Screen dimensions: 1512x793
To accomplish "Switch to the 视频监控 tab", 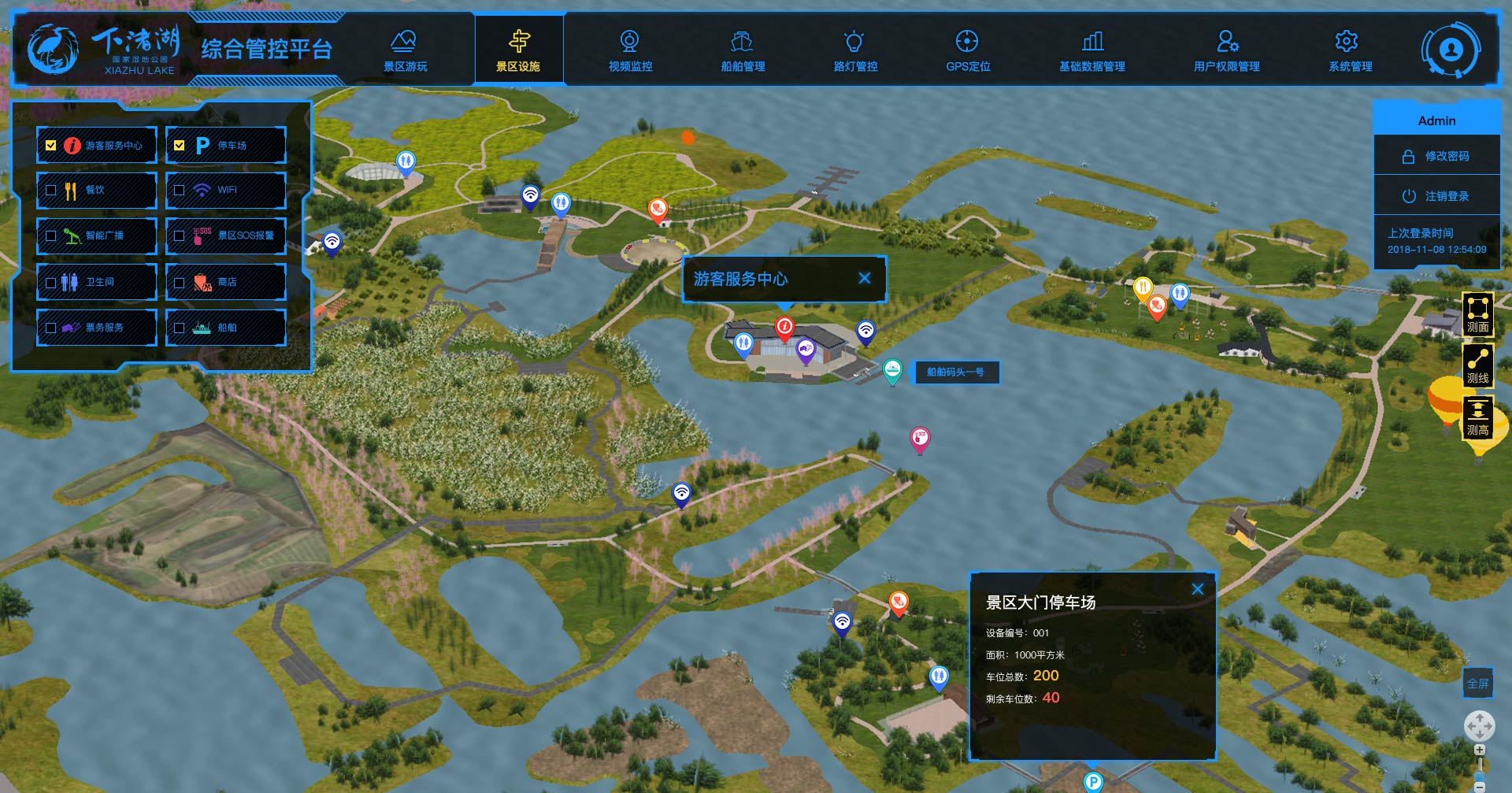I will pos(630,50).
